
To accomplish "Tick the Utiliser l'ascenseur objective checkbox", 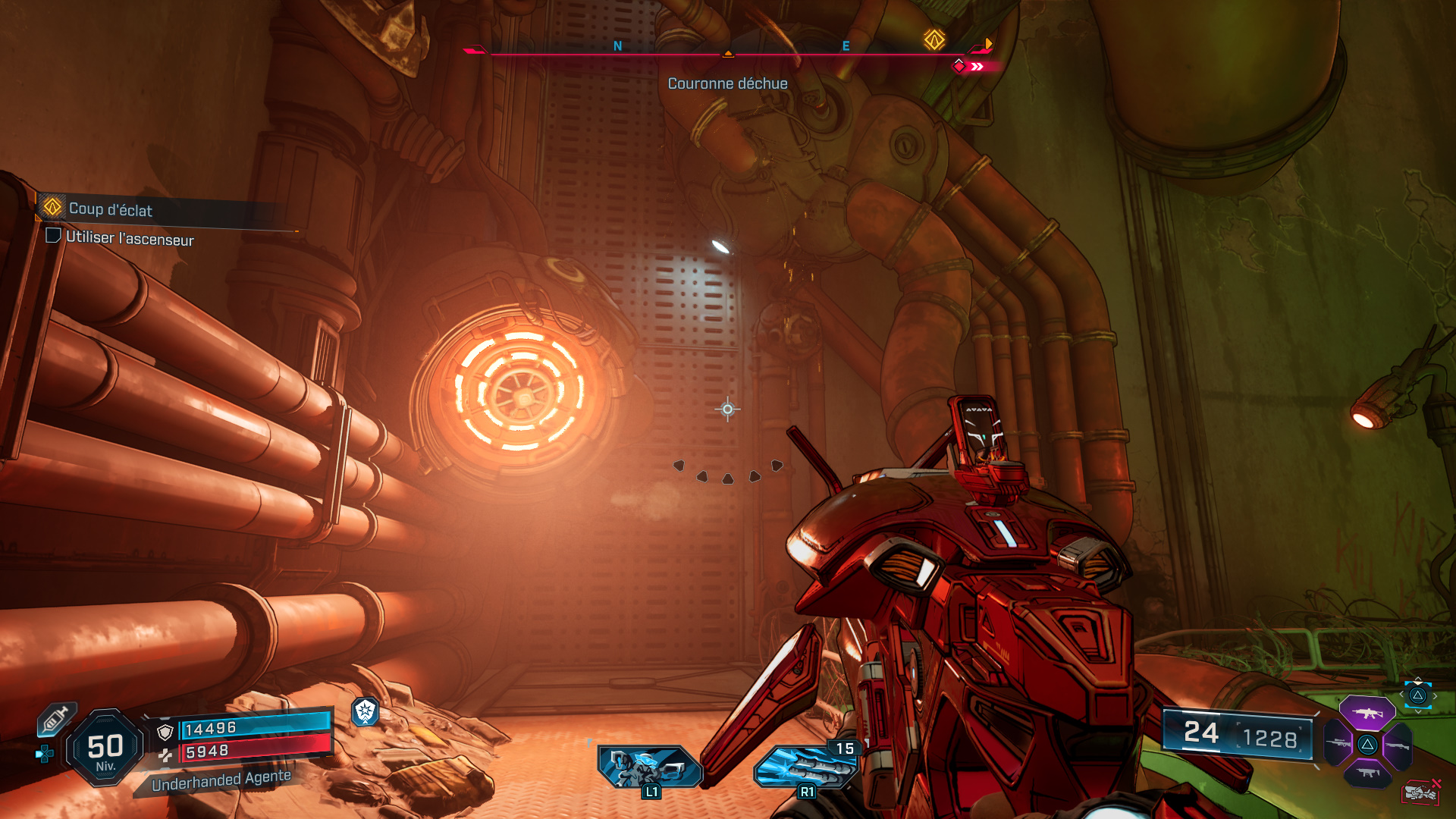I will tap(53, 236).
